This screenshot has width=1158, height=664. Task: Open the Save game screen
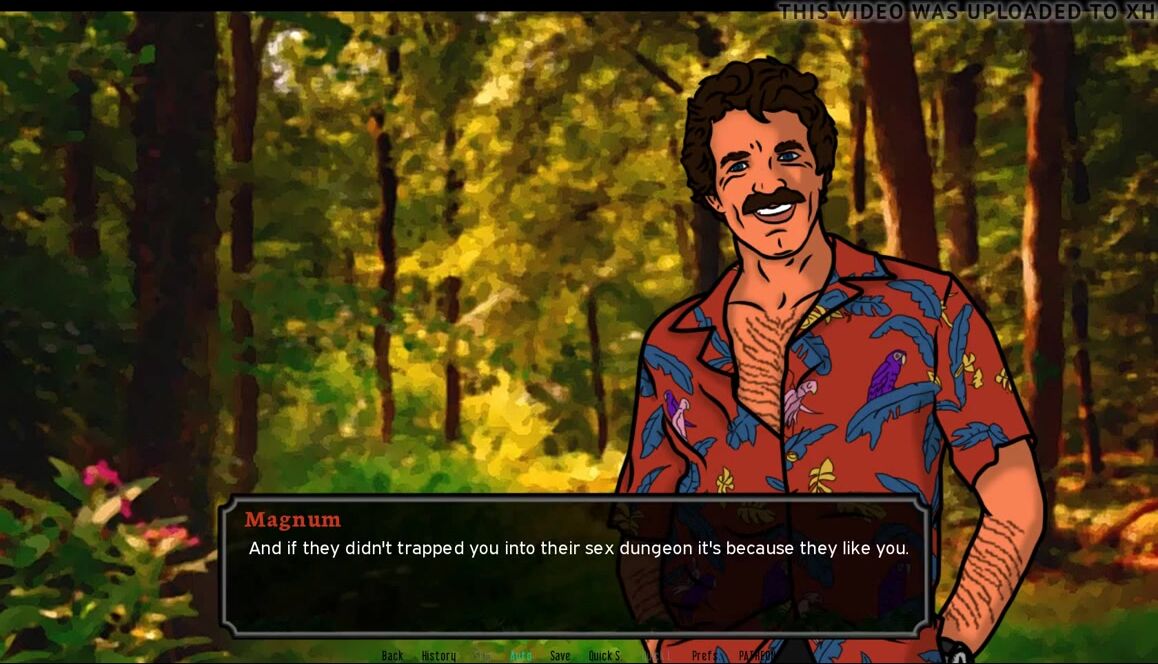click(x=560, y=656)
